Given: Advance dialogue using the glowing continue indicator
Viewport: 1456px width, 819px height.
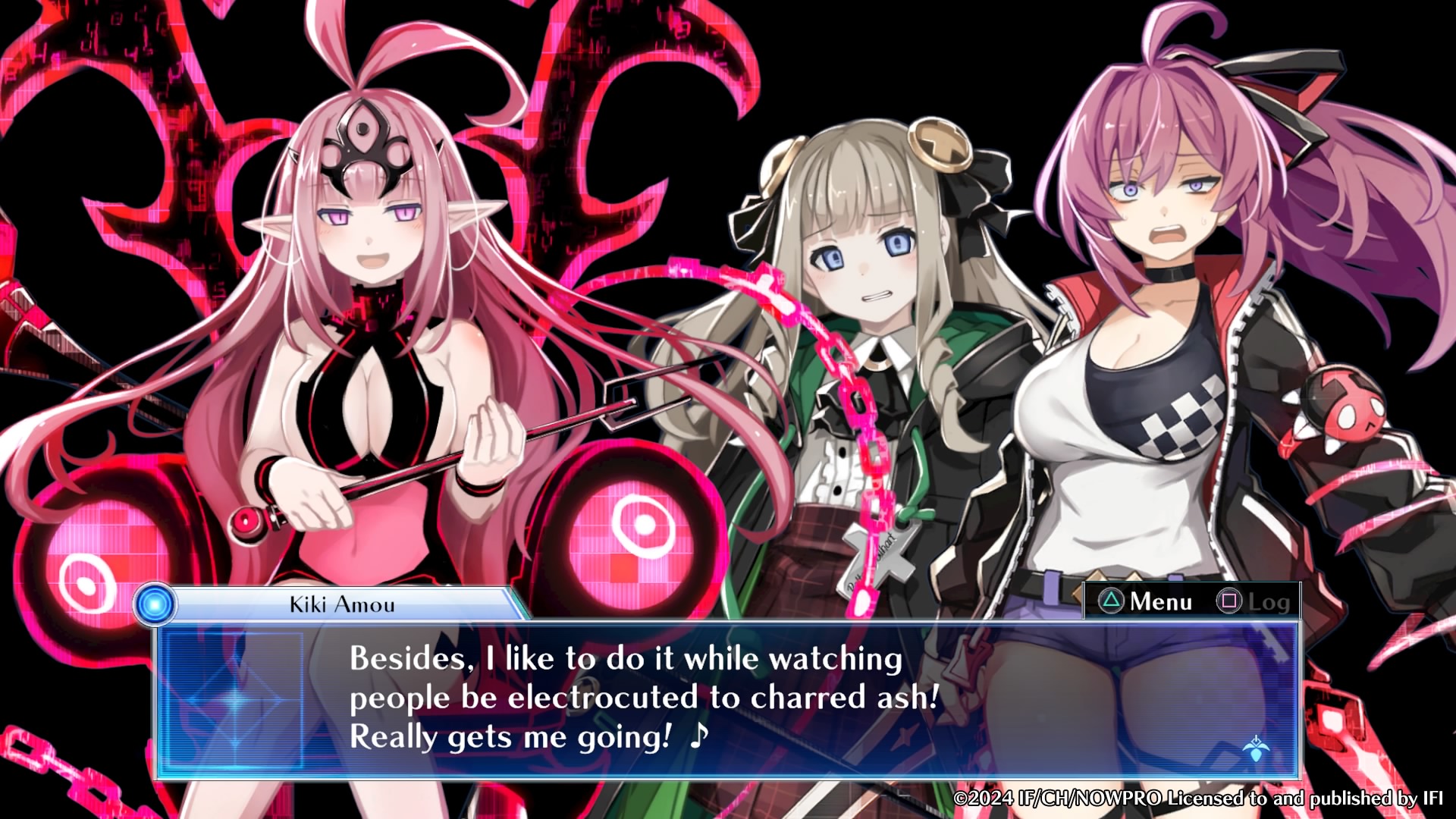Looking at the screenshot, I should pyautogui.click(x=1256, y=748).
